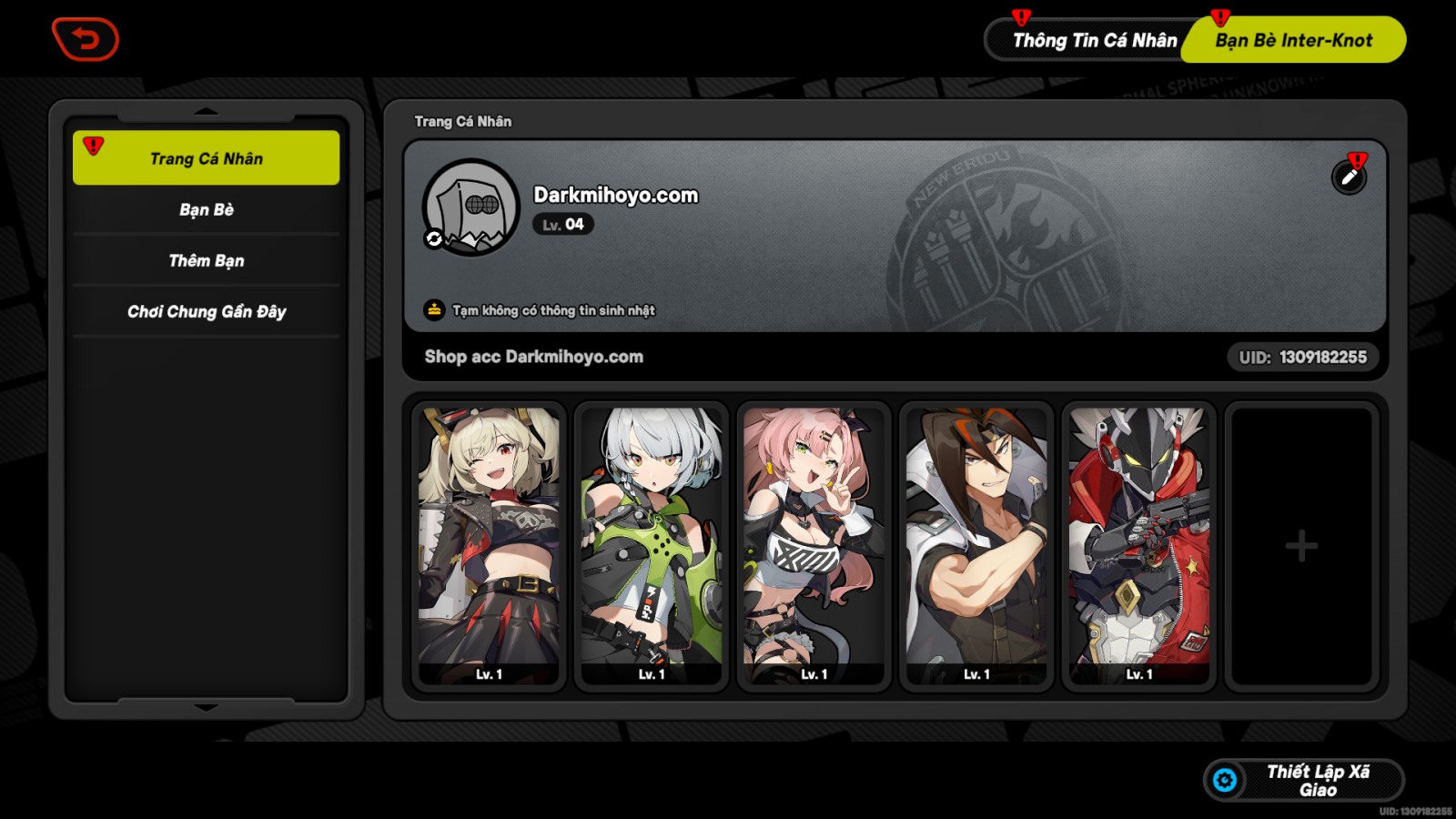Click the UID 1309182255 field

(x=1303, y=357)
